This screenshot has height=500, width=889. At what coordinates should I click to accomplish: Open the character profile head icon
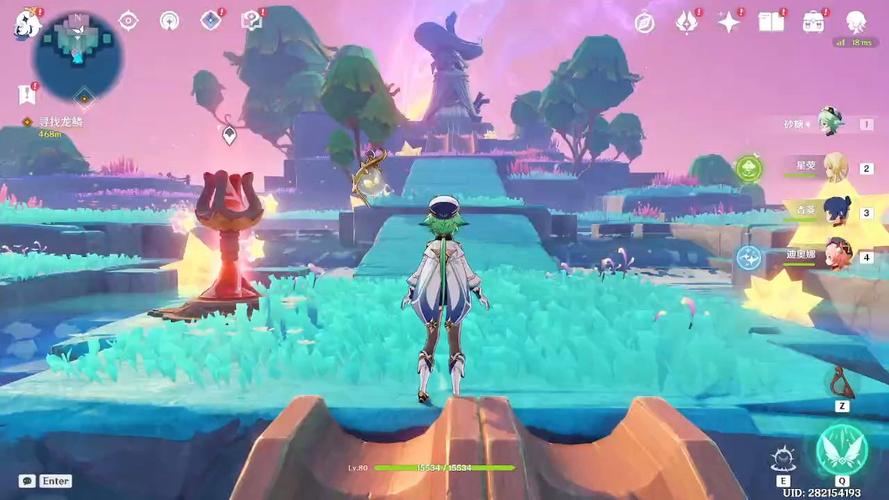(x=855, y=22)
